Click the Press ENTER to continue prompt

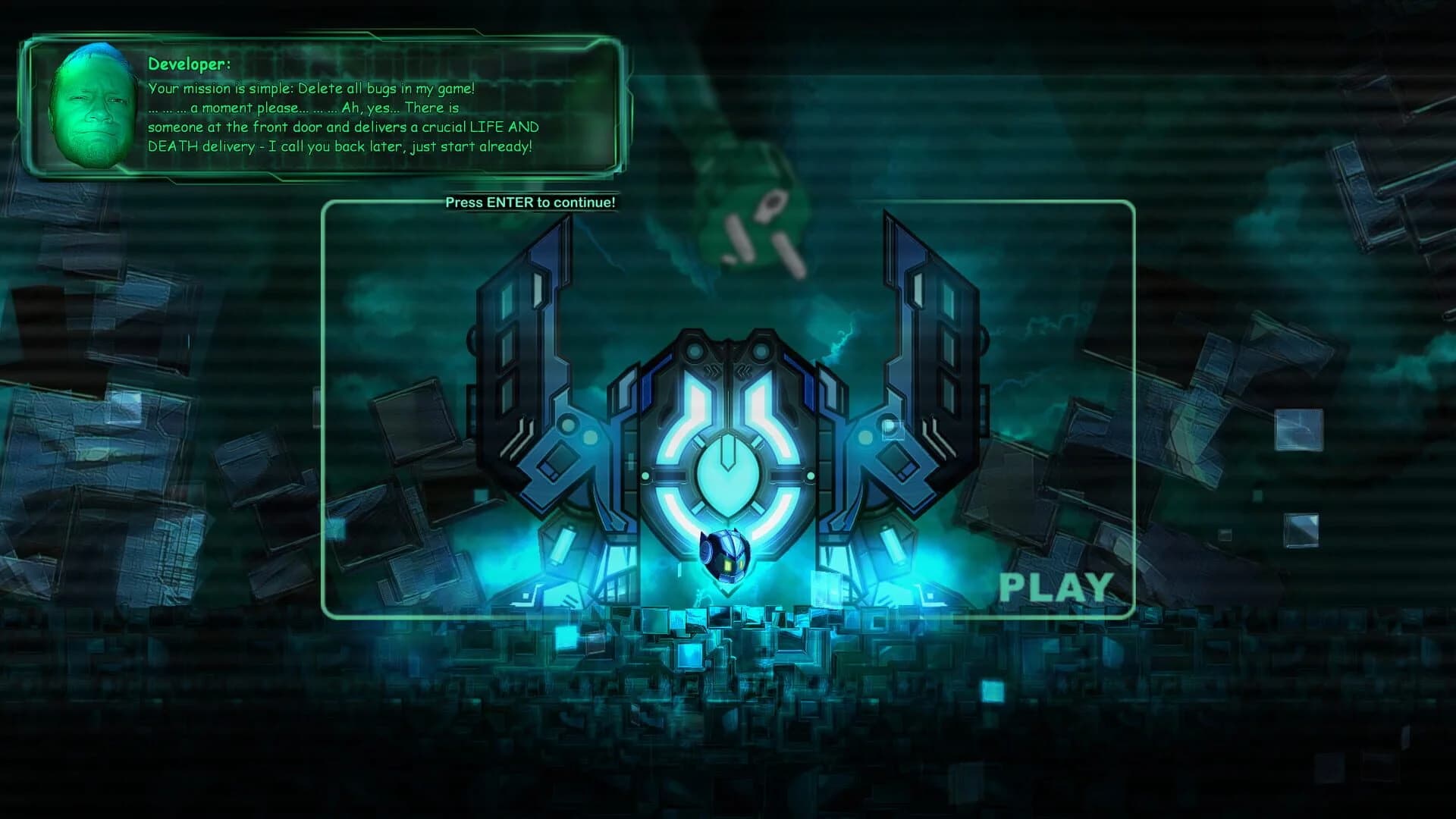coord(531,203)
